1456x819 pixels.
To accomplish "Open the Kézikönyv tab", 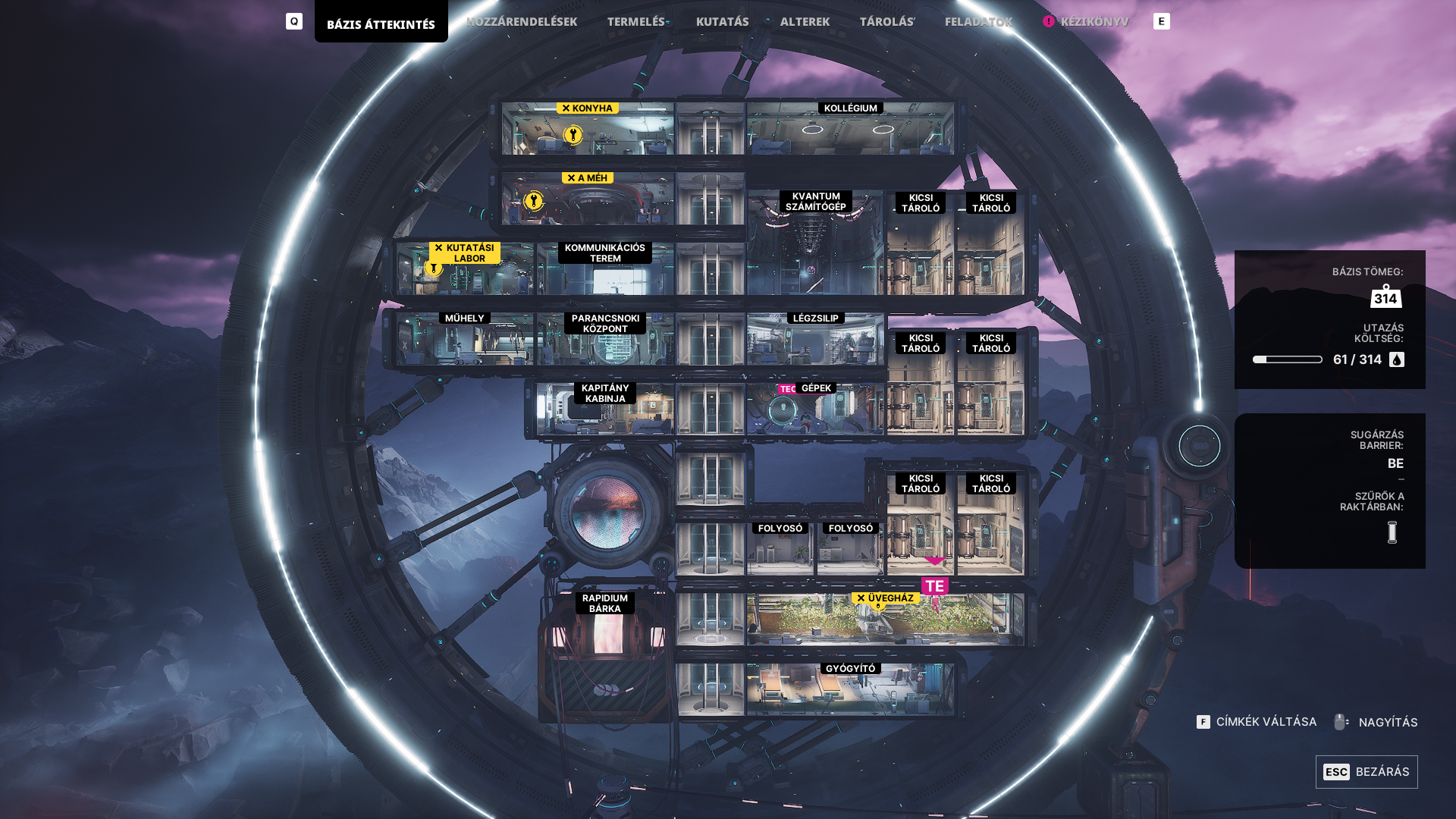I will point(1094,22).
